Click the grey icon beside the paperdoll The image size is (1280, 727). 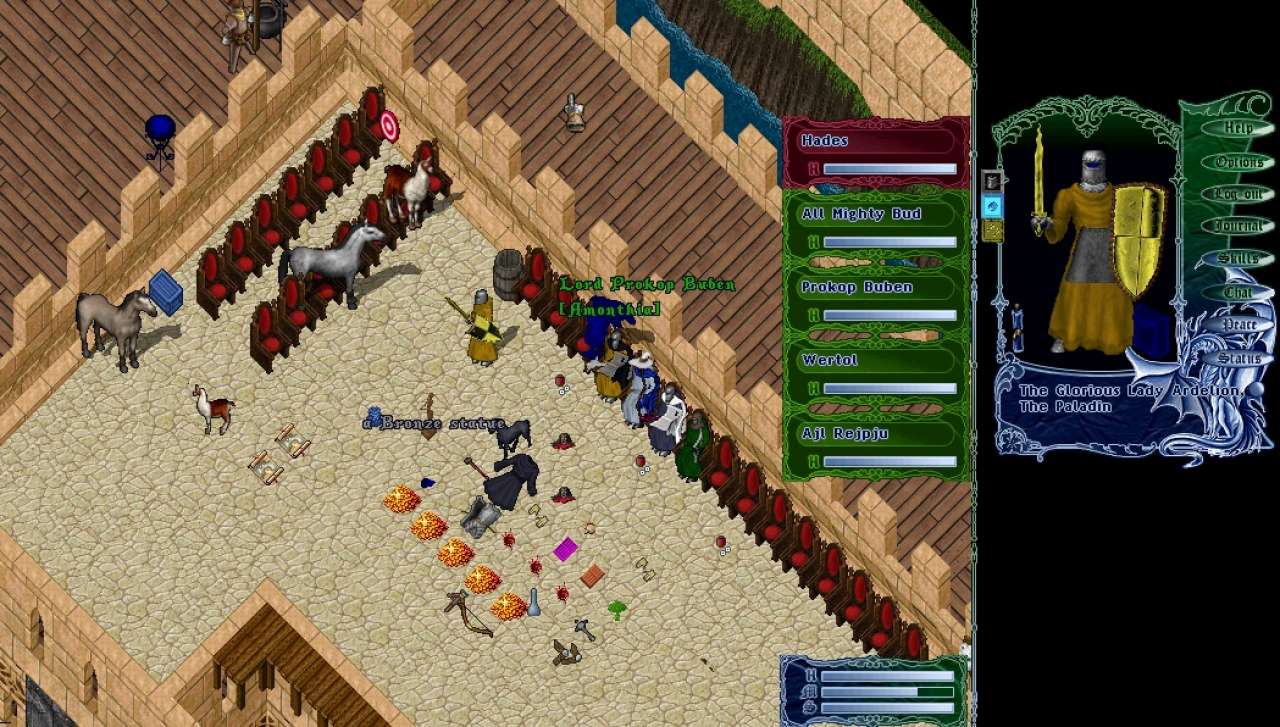[992, 181]
